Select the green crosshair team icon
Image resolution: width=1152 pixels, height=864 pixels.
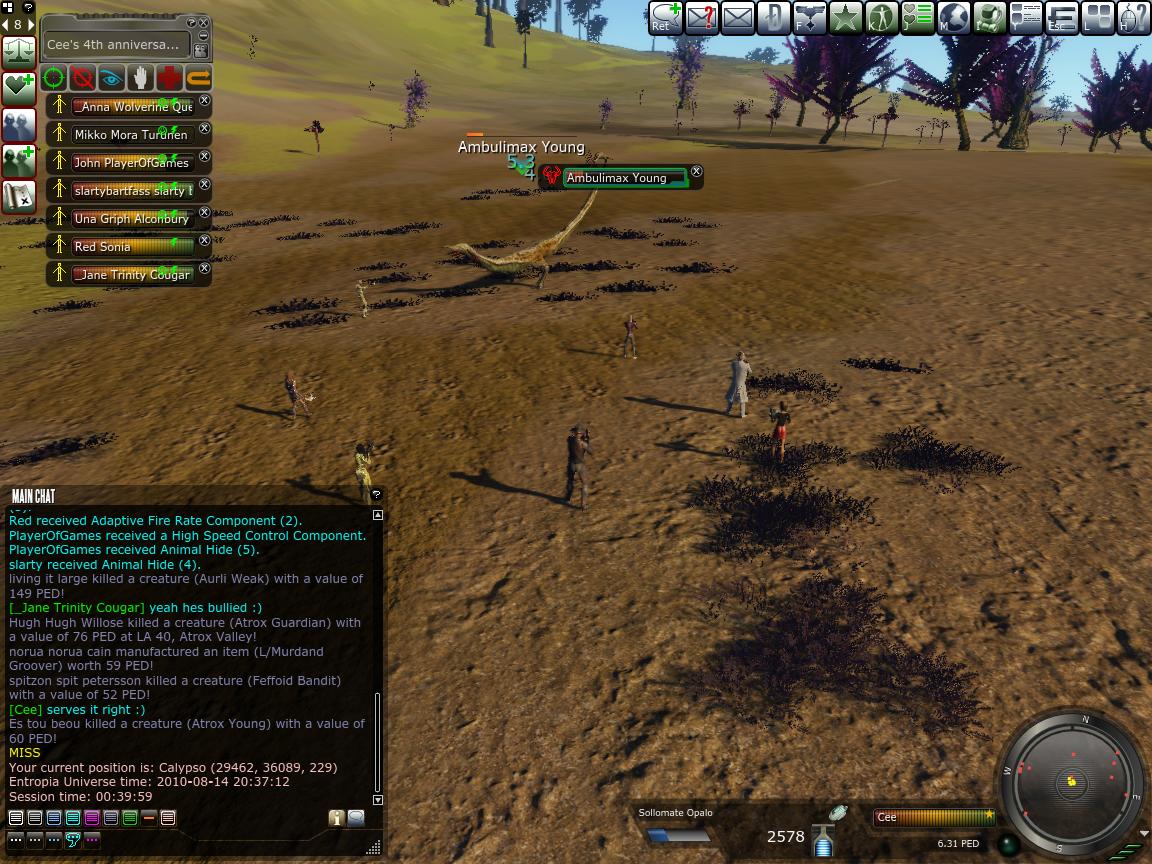point(54,78)
